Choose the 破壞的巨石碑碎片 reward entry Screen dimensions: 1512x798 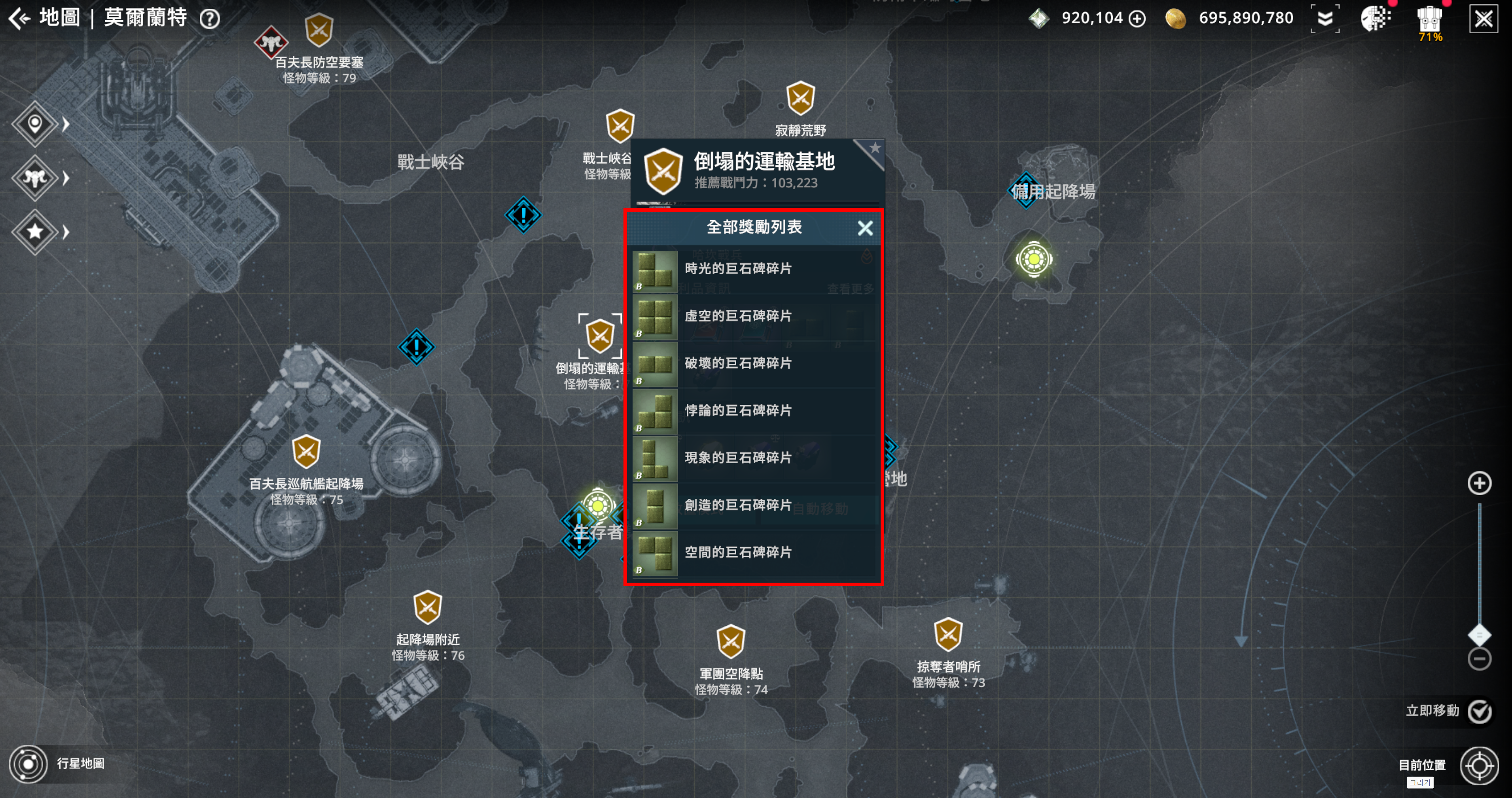tap(754, 364)
